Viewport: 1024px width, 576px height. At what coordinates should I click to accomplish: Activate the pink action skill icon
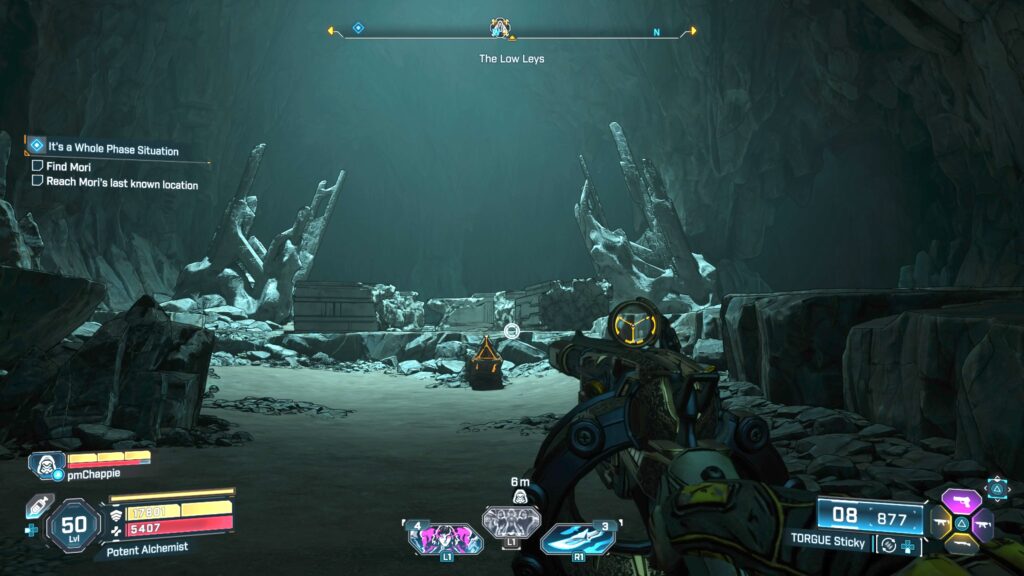click(445, 539)
